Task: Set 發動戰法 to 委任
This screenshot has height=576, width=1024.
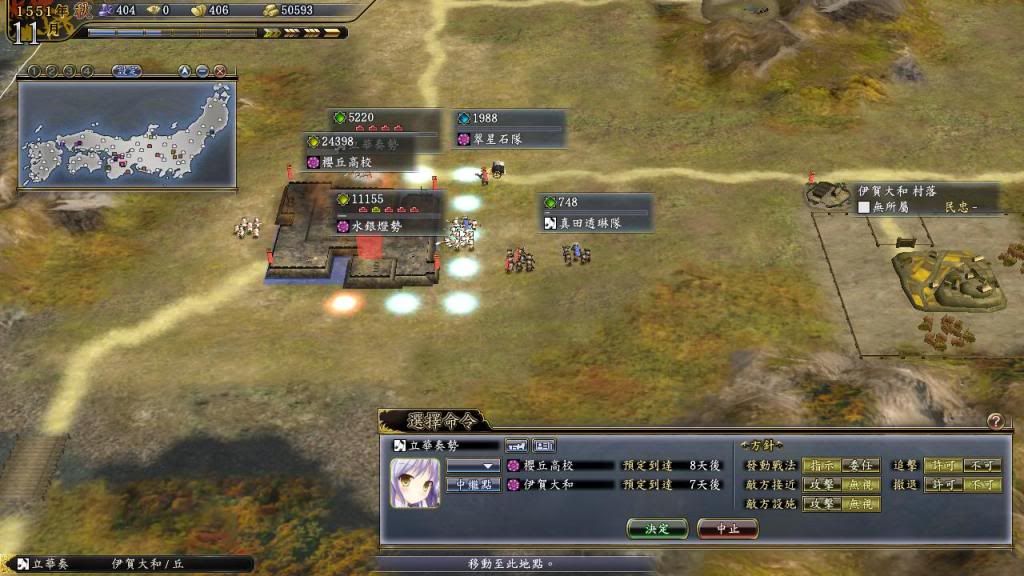Action: pos(860,466)
